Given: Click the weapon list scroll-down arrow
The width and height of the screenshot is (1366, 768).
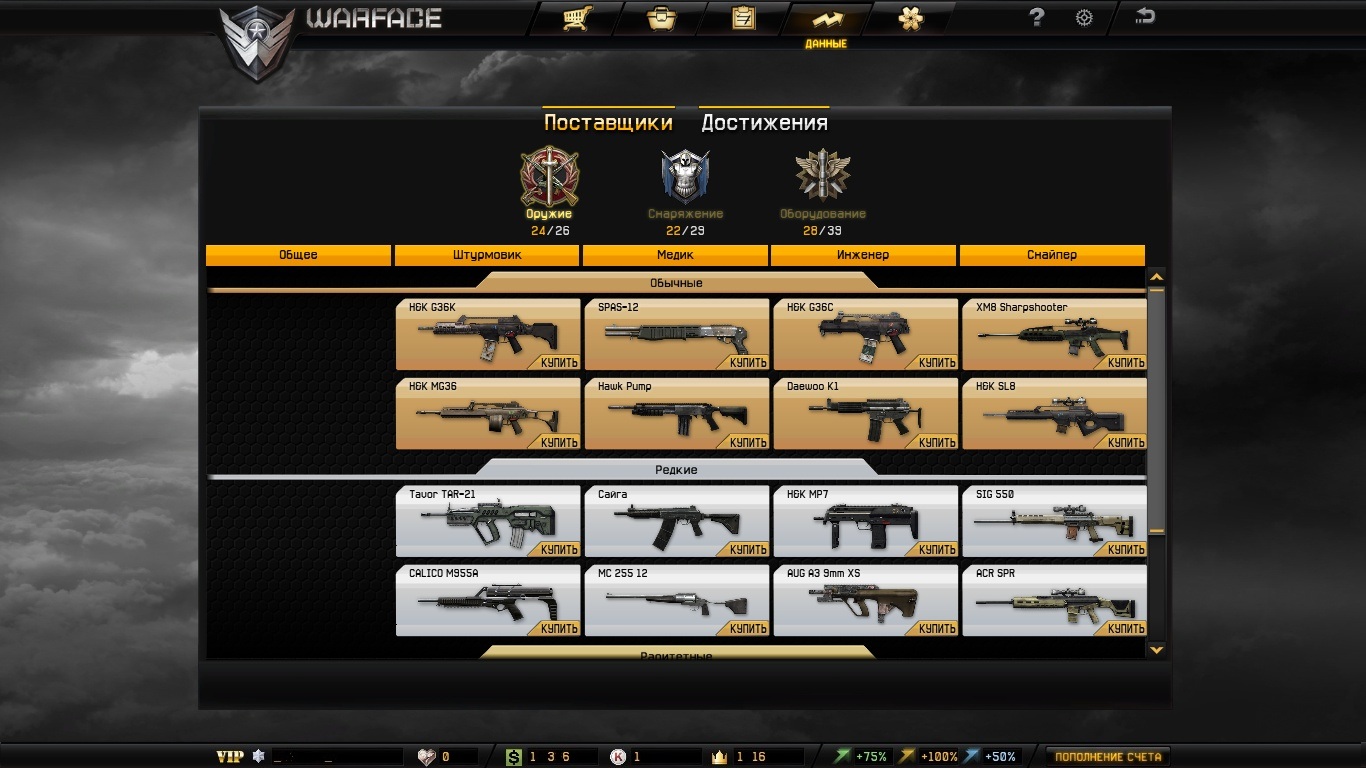Looking at the screenshot, I should (1157, 650).
